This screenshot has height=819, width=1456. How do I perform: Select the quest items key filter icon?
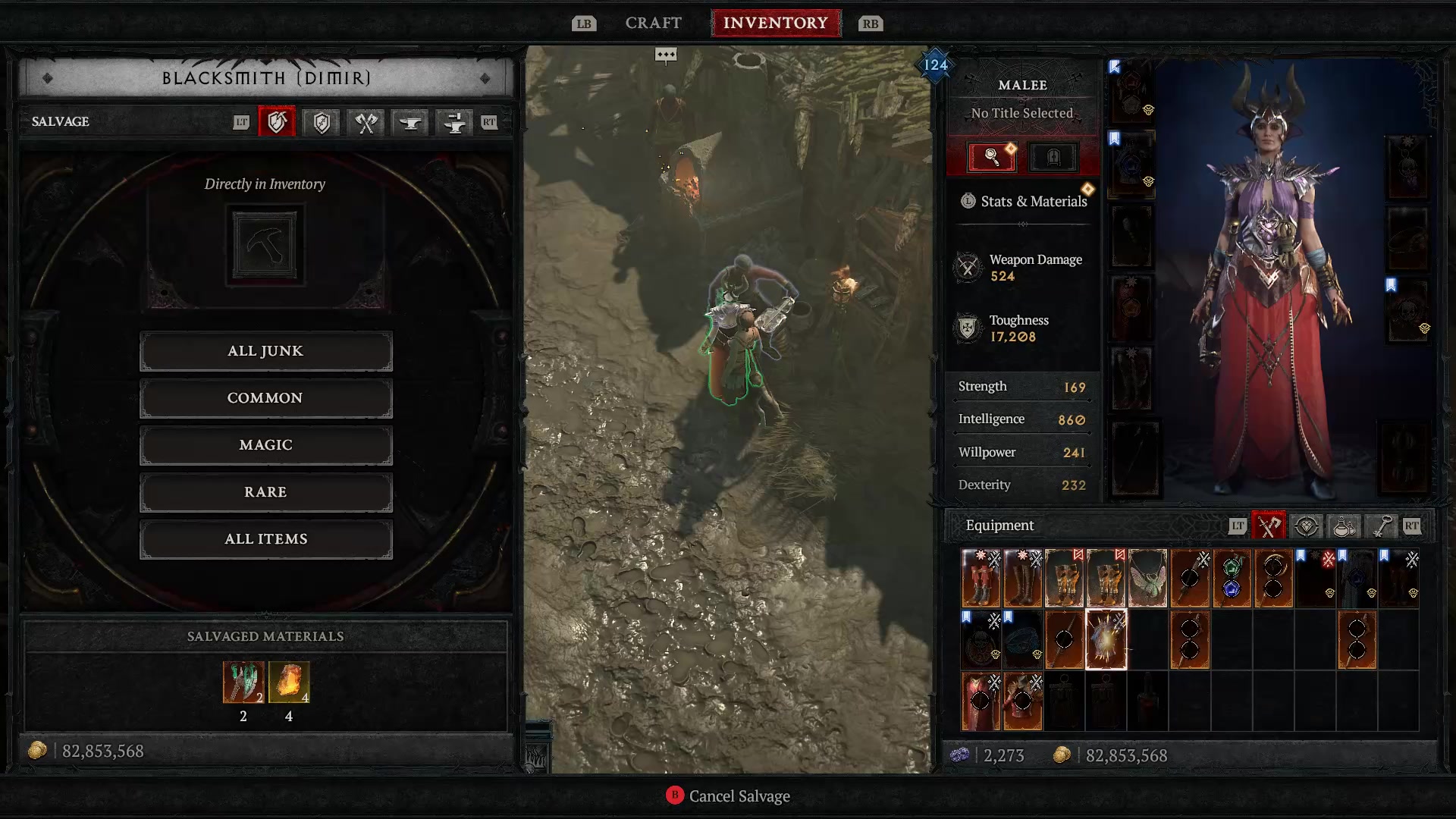[x=1380, y=526]
